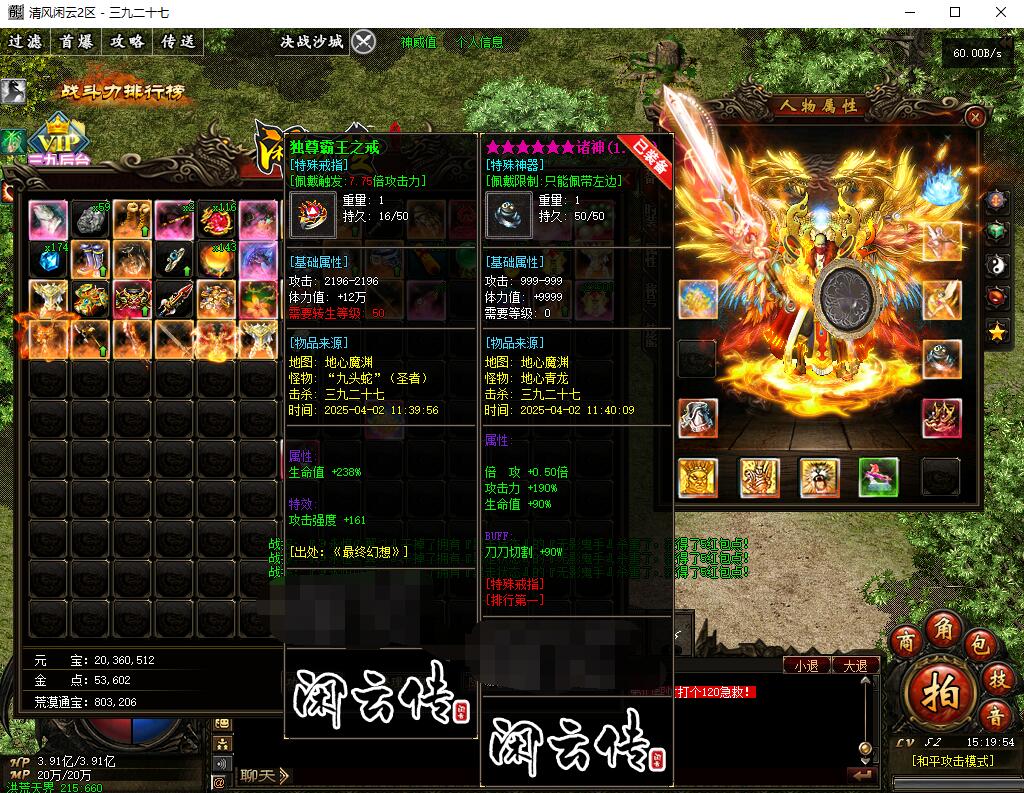Click the 决战沙城 button
This screenshot has height=793, width=1024.
pyautogui.click(x=311, y=42)
